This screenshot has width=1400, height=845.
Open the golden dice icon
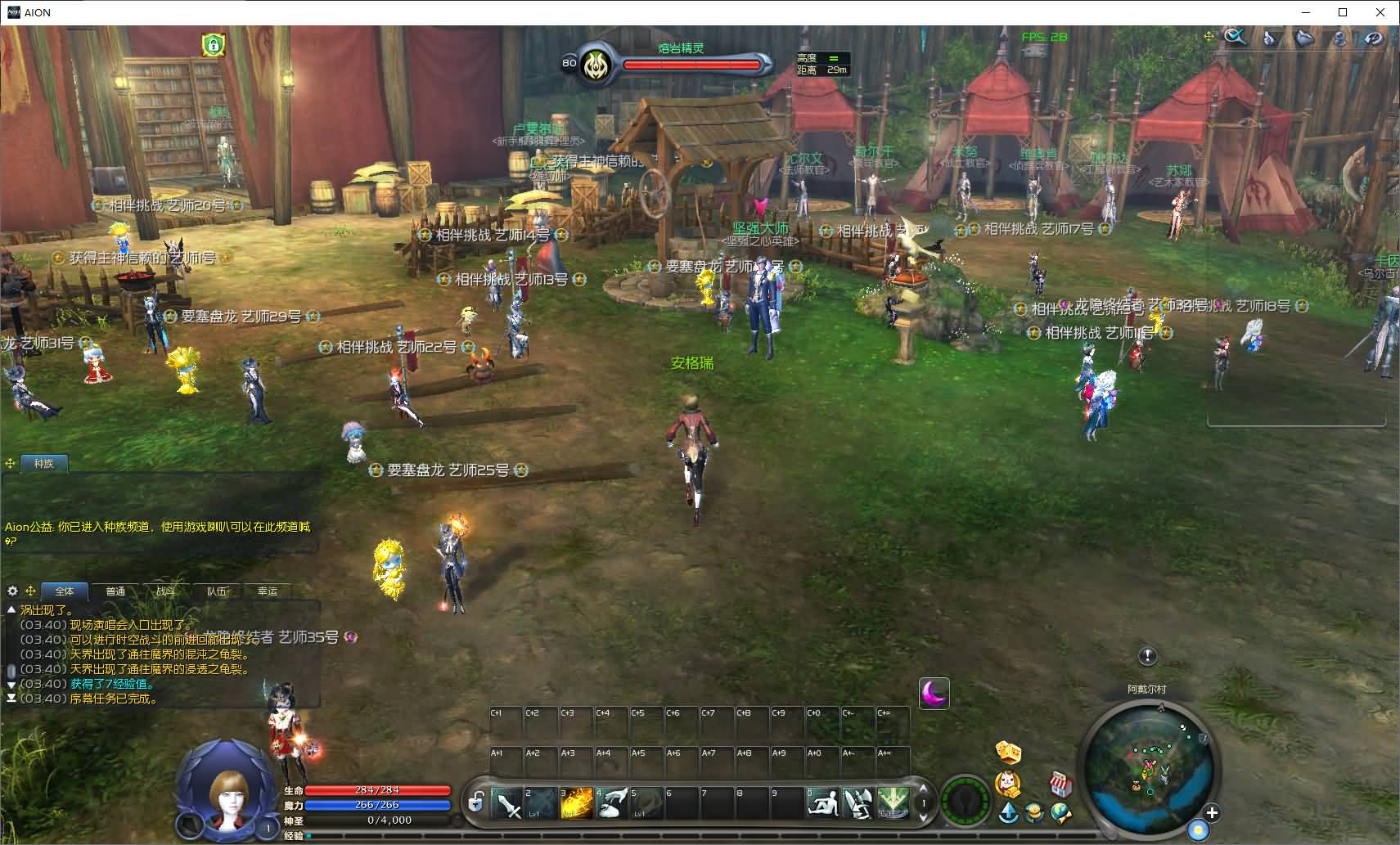(x=1008, y=751)
